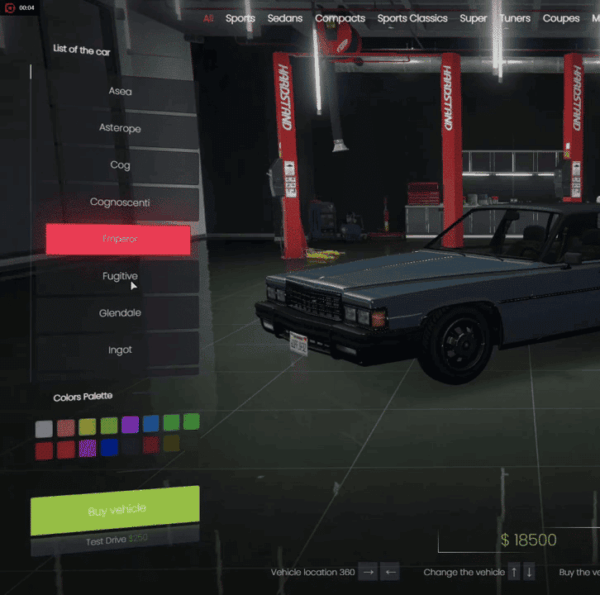
Task: Choose the Asea from the car list
Action: (x=120, y=91)
